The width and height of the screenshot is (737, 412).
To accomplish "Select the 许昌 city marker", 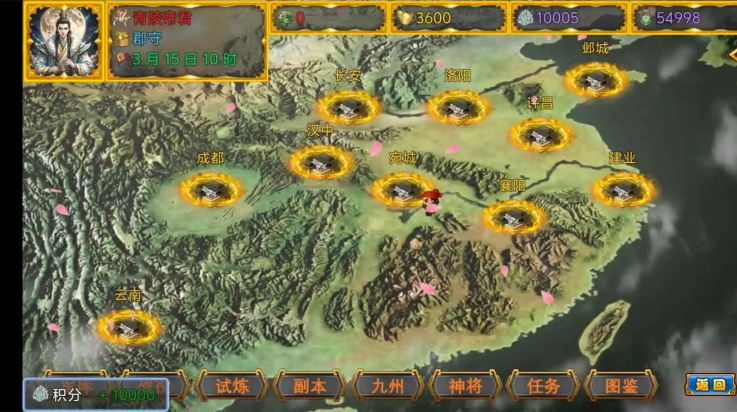I will coord(541,134).
